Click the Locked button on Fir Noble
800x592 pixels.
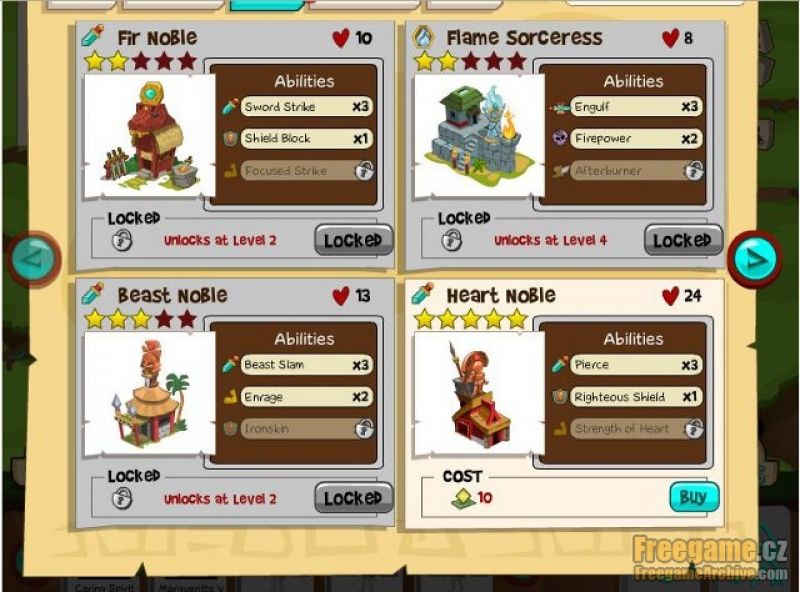click(353, 240)
